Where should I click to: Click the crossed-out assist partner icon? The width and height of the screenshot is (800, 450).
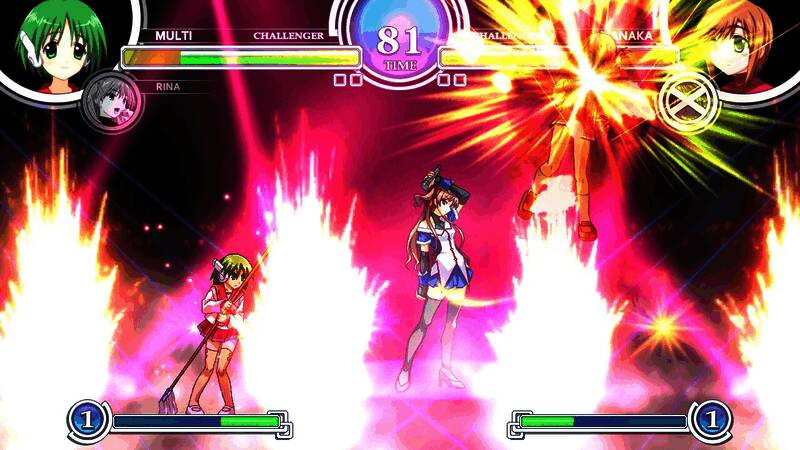(x=686, y=98)
